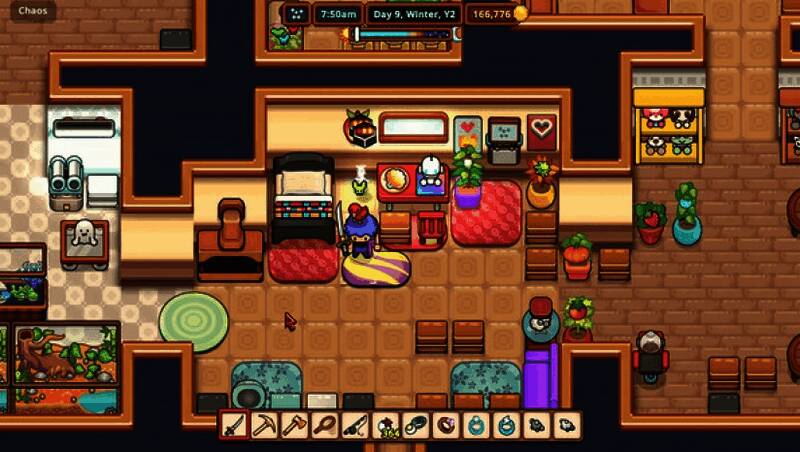This screenshot has height=452, width=800.
Task: Select the round-headed wooden tool slot
Action: 325,425
